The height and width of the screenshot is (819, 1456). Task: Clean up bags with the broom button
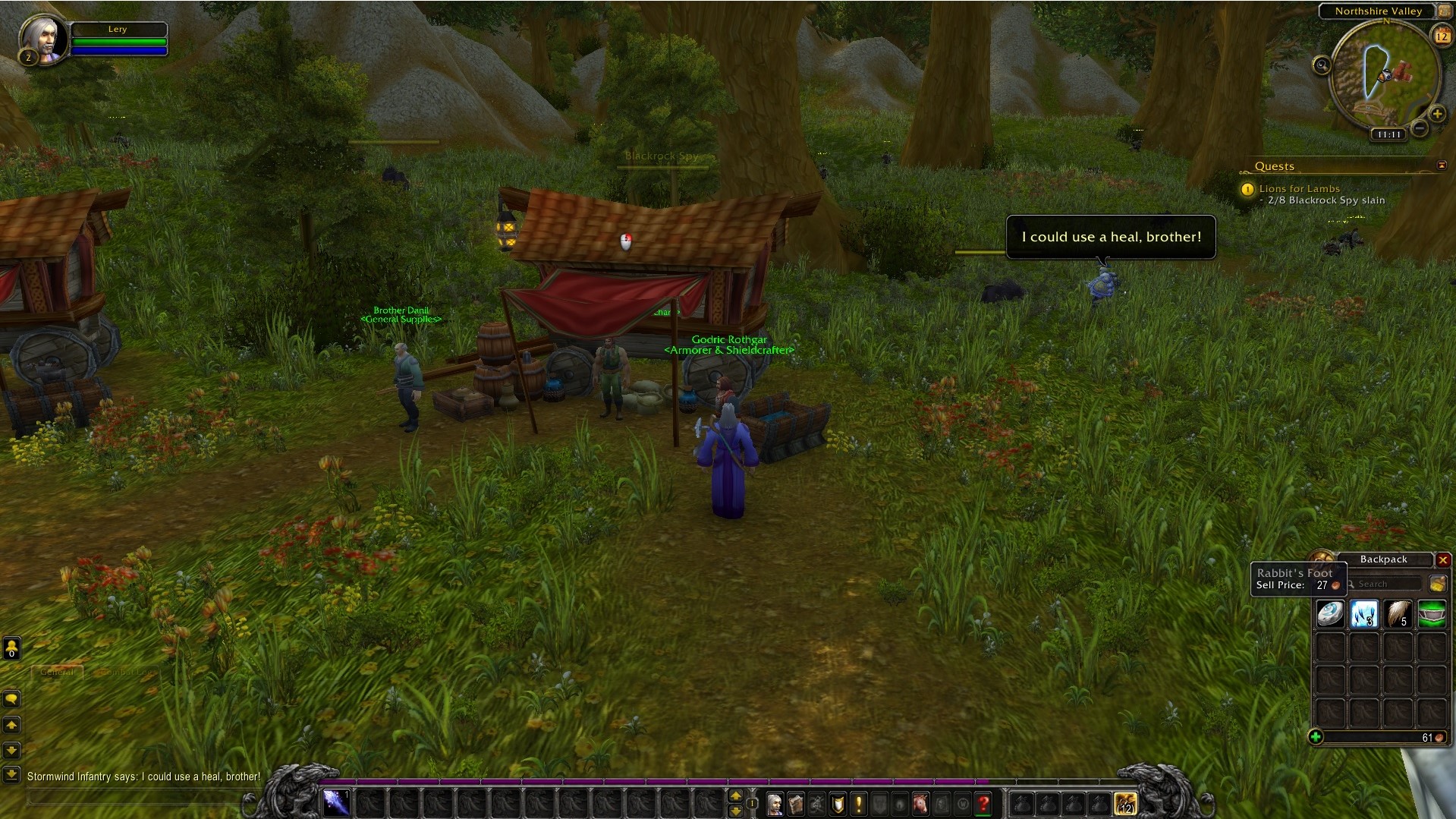pyautogui.click(x=1437, y=584)
